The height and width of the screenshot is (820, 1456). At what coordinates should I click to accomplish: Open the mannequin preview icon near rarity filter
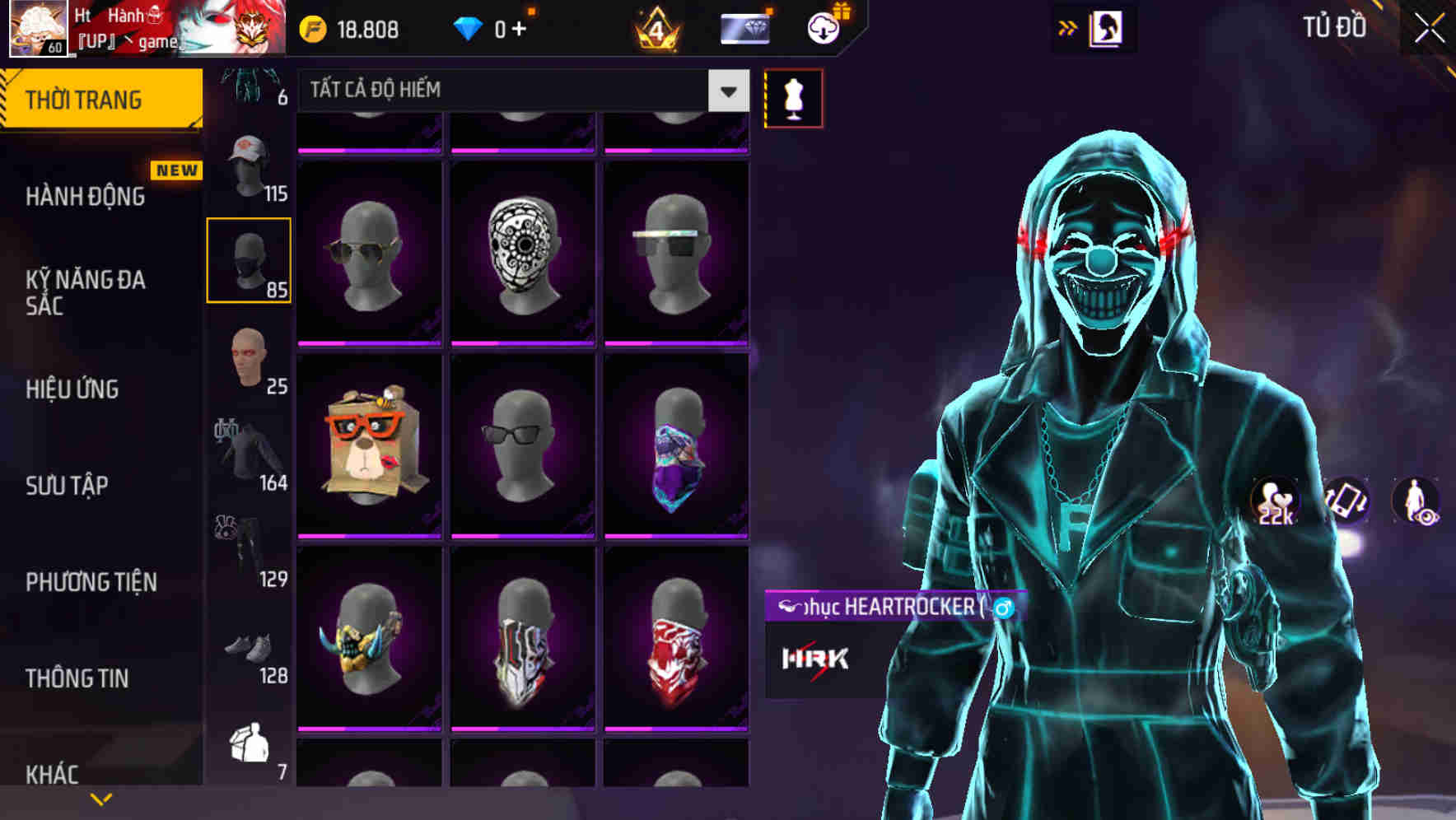pyautogui.click(x=793, y=96)
